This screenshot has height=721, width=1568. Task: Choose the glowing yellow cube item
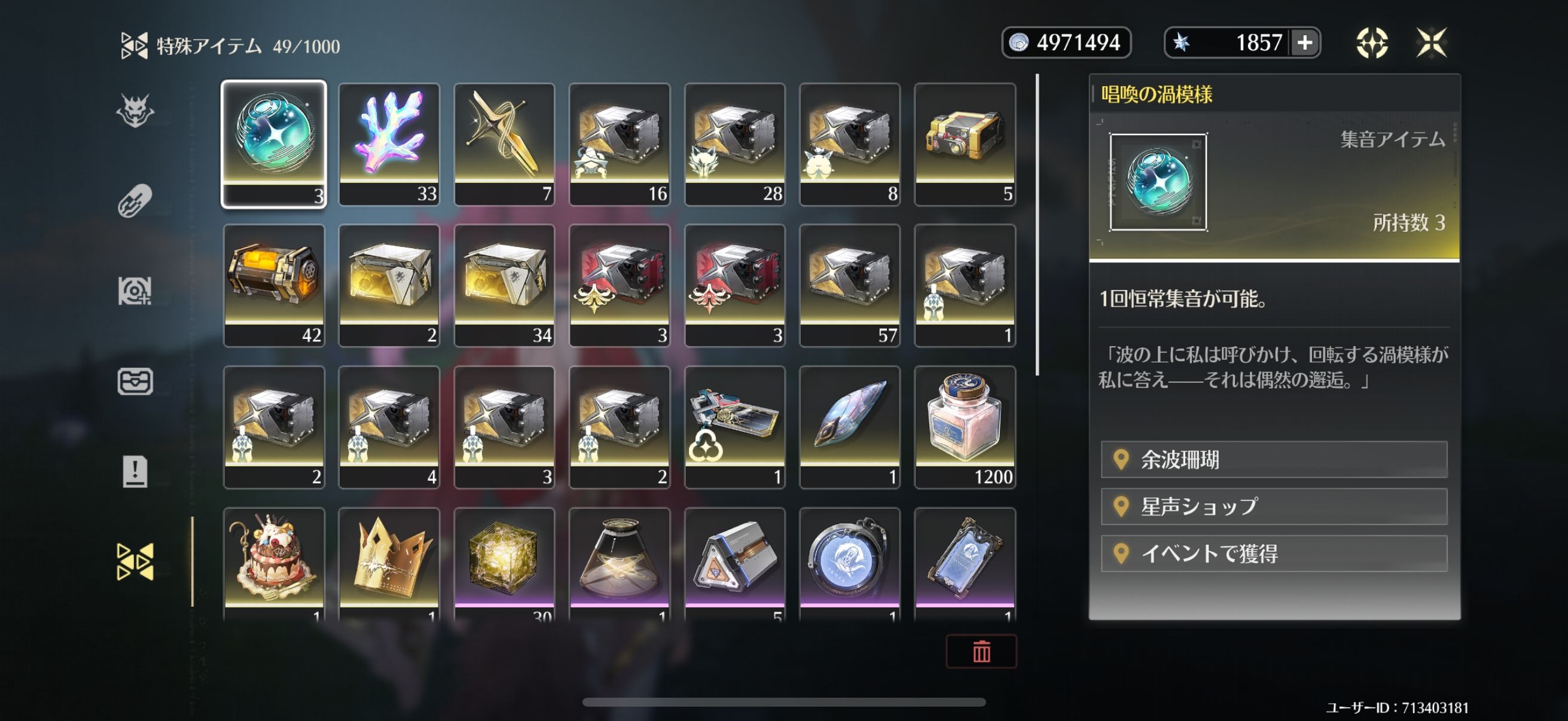pos(504,563)
